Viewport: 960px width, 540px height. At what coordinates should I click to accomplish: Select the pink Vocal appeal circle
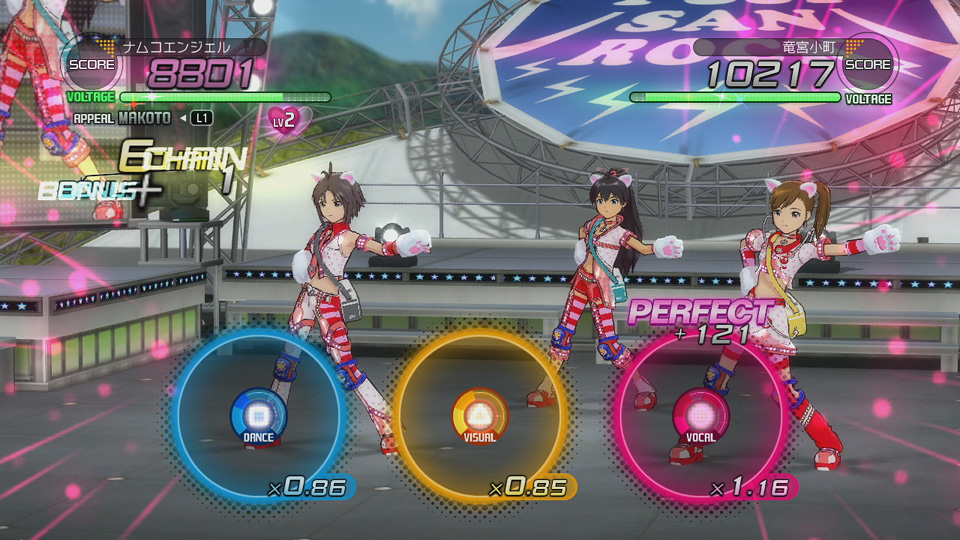[700, 412]
